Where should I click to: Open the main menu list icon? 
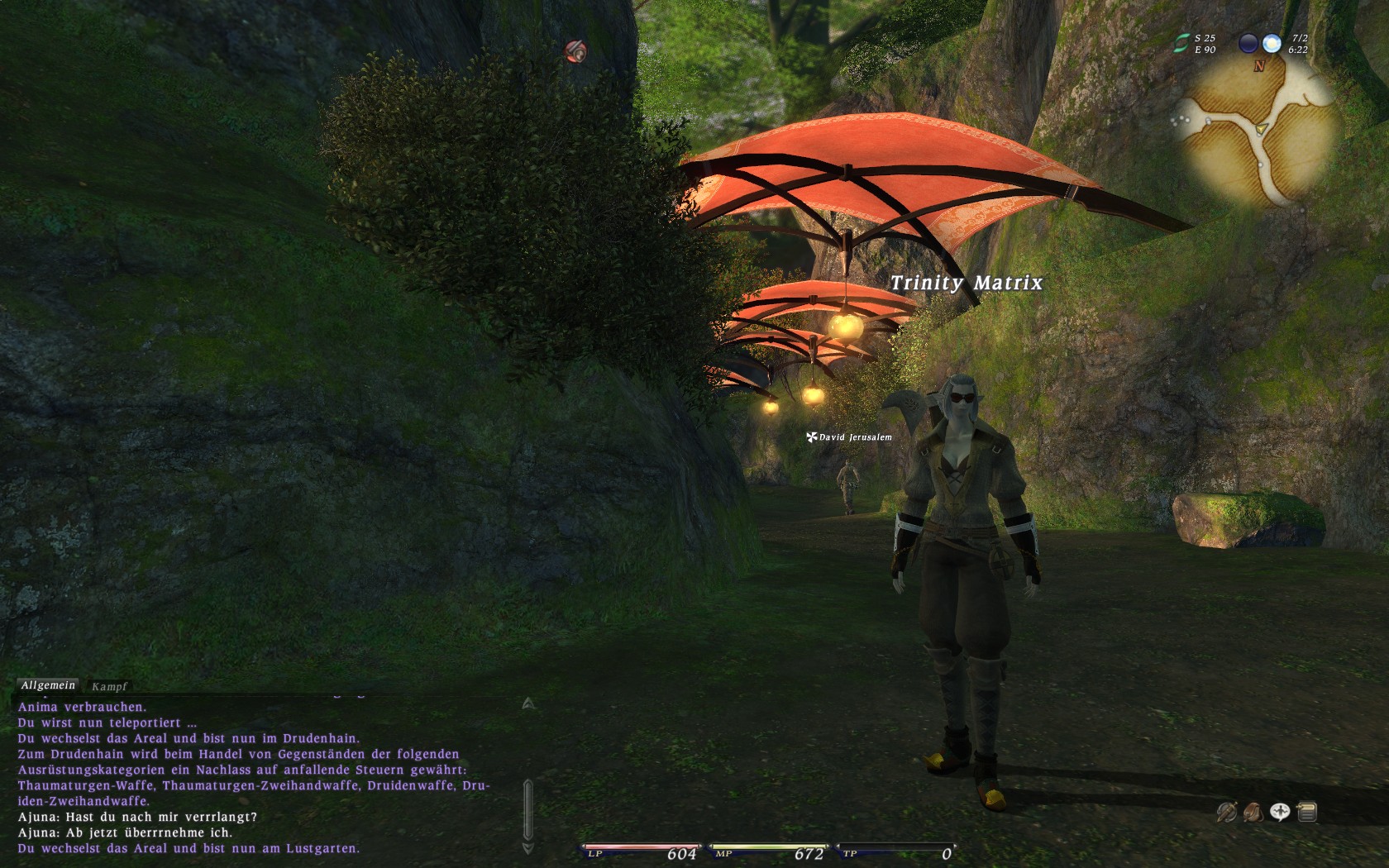pyautogui.click(x=1307, y=813)
